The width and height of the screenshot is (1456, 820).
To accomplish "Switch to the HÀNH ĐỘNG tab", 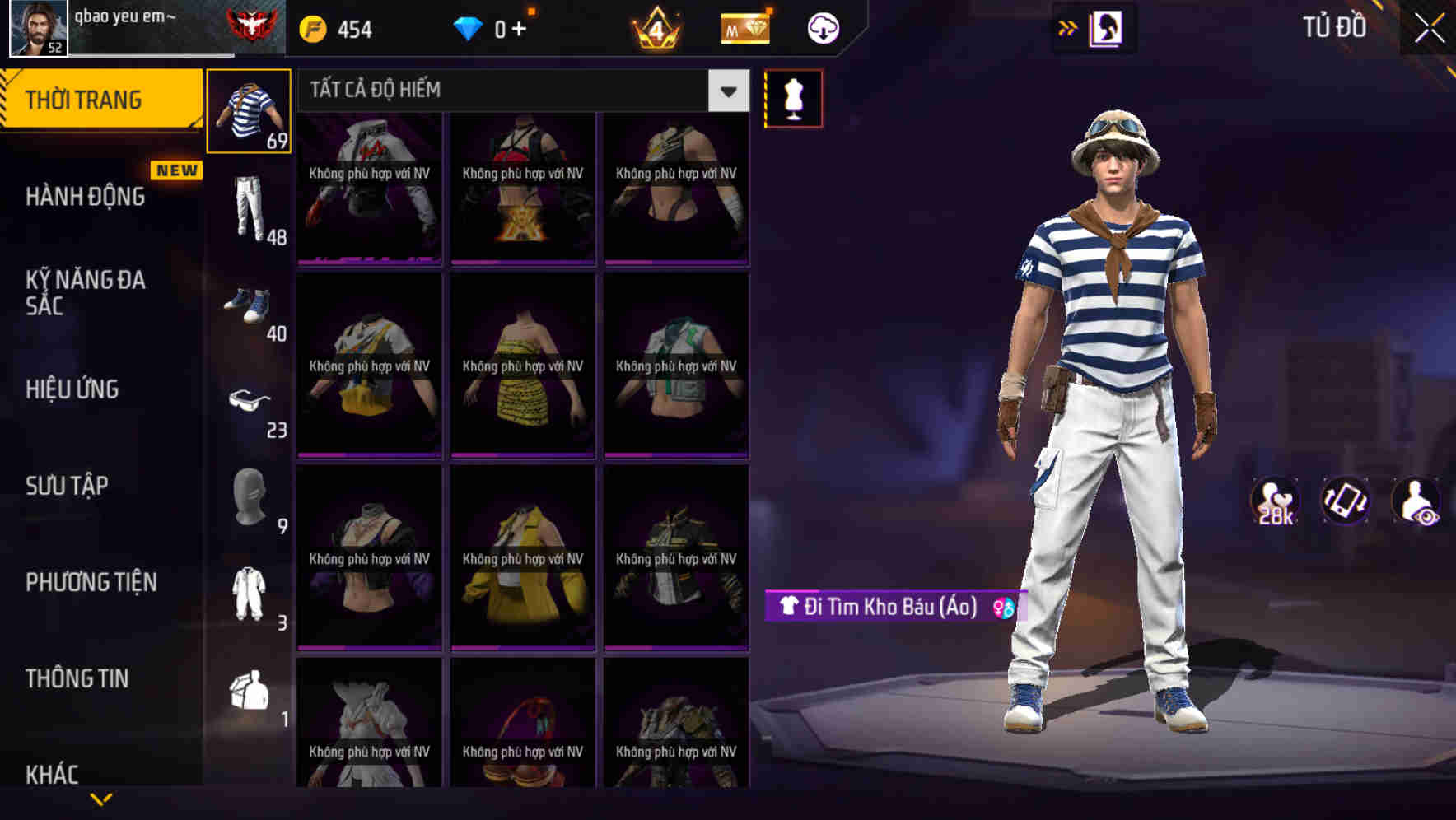I will click(85, 196).
